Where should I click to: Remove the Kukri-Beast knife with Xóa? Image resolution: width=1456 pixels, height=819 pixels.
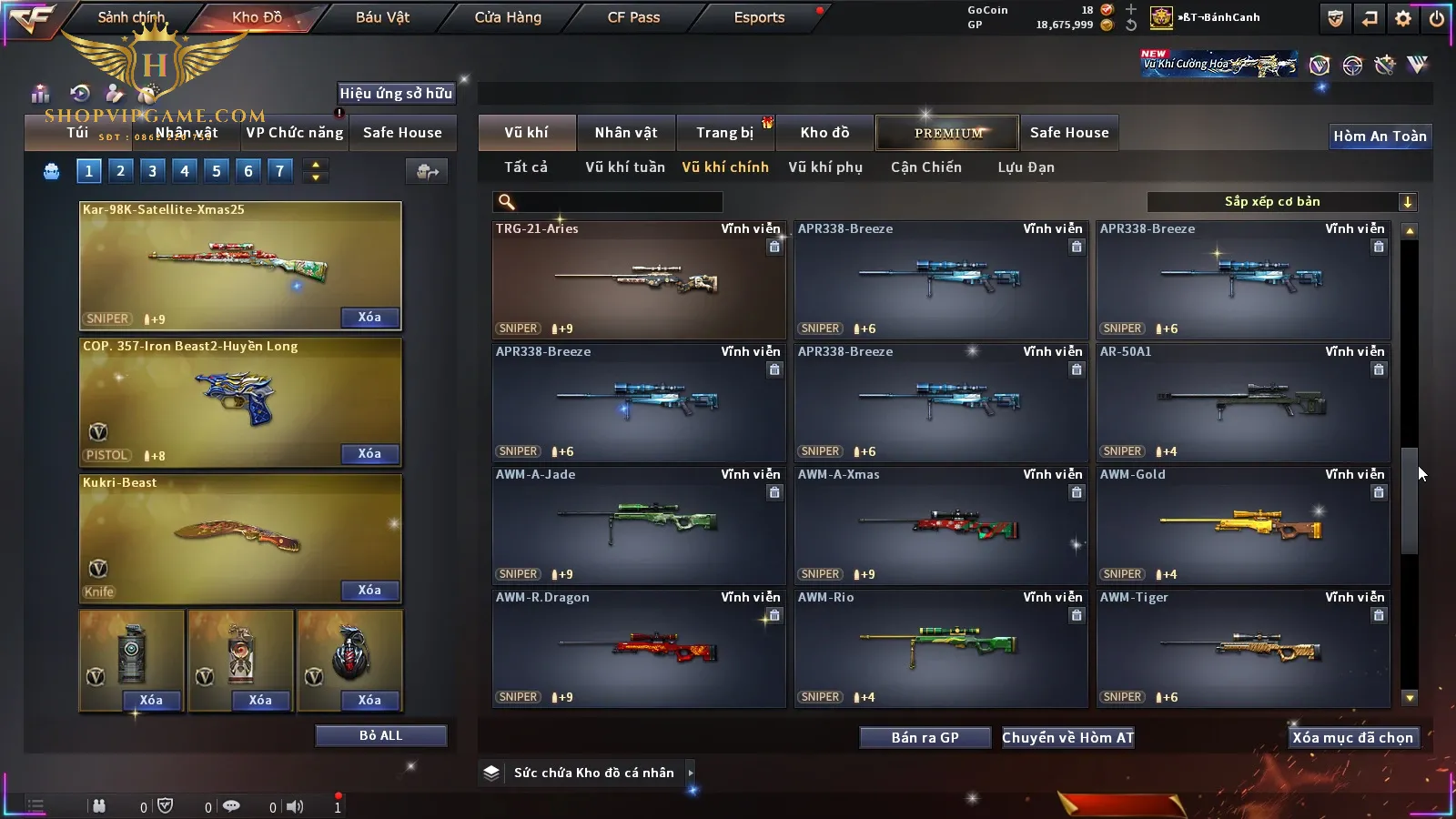(369, 591)
